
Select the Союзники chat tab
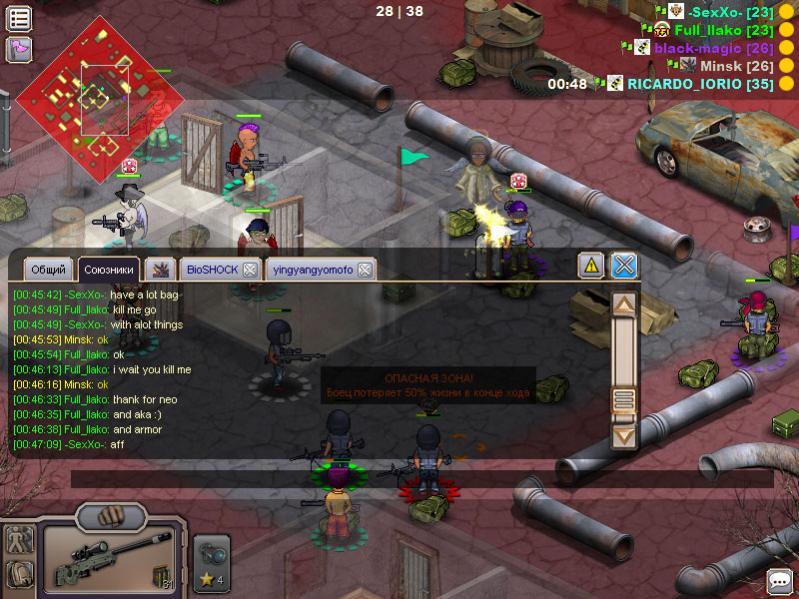tap(108, 270)
